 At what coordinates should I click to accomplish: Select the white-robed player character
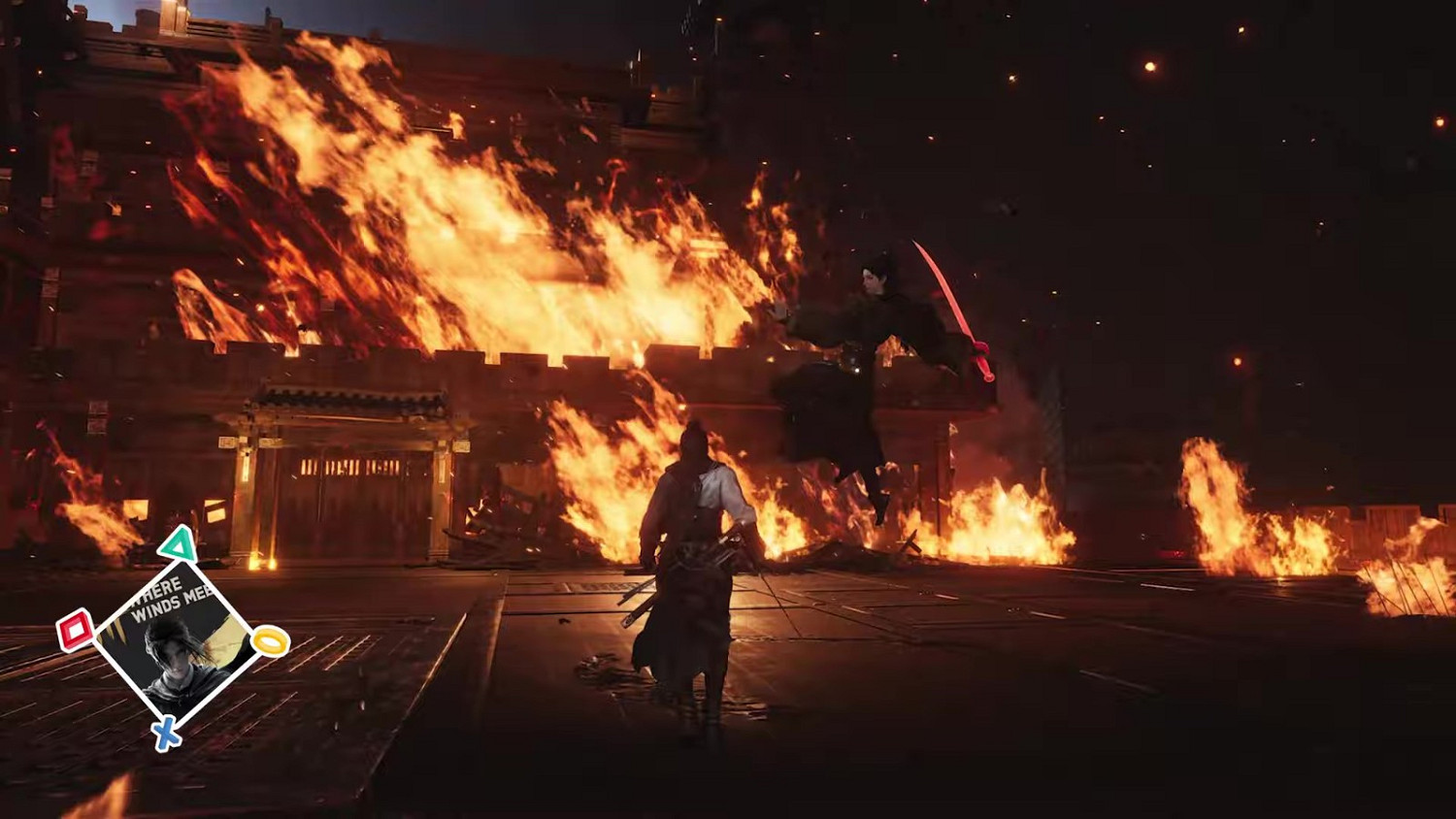point(701,543)
